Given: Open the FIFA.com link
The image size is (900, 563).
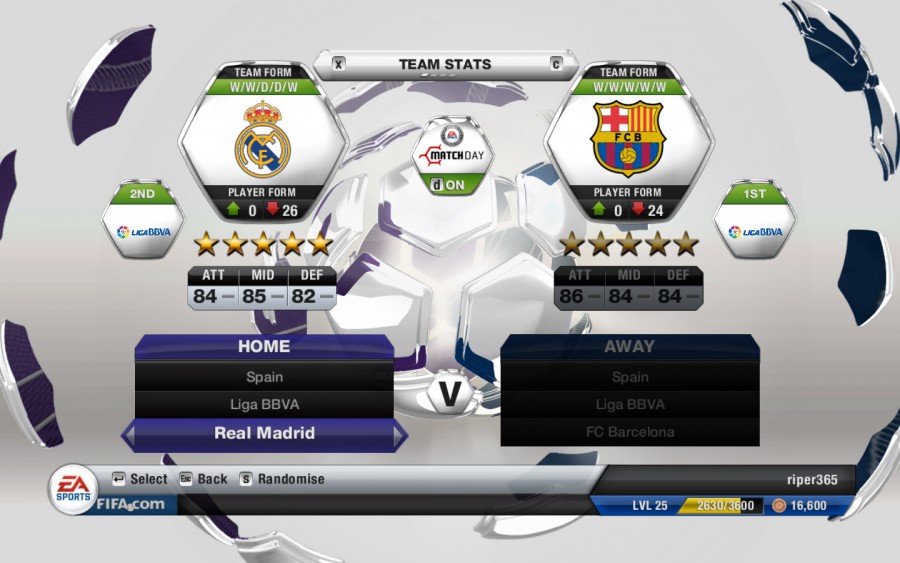Looking at the screenshot, I should [x=130, y=504].
